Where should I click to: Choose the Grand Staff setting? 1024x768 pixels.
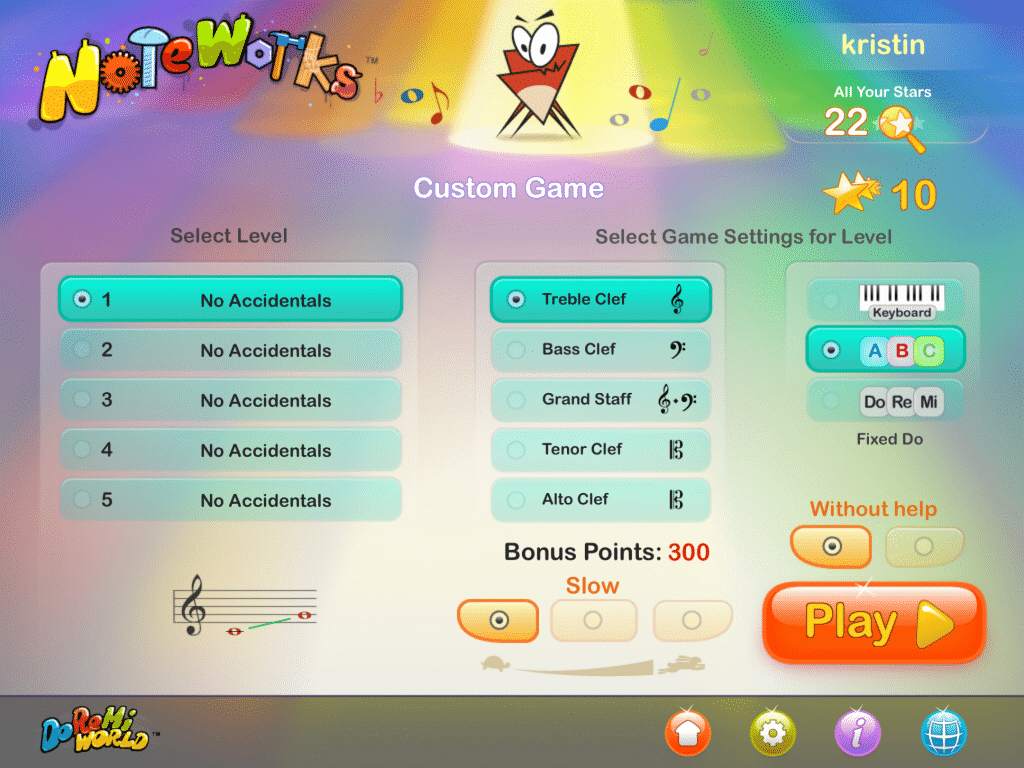600,399
